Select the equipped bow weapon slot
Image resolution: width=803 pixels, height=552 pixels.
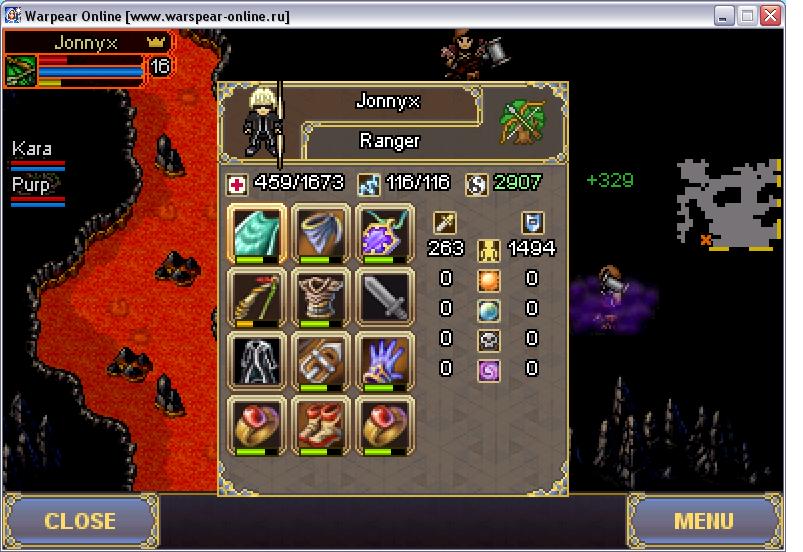[256, 297]
